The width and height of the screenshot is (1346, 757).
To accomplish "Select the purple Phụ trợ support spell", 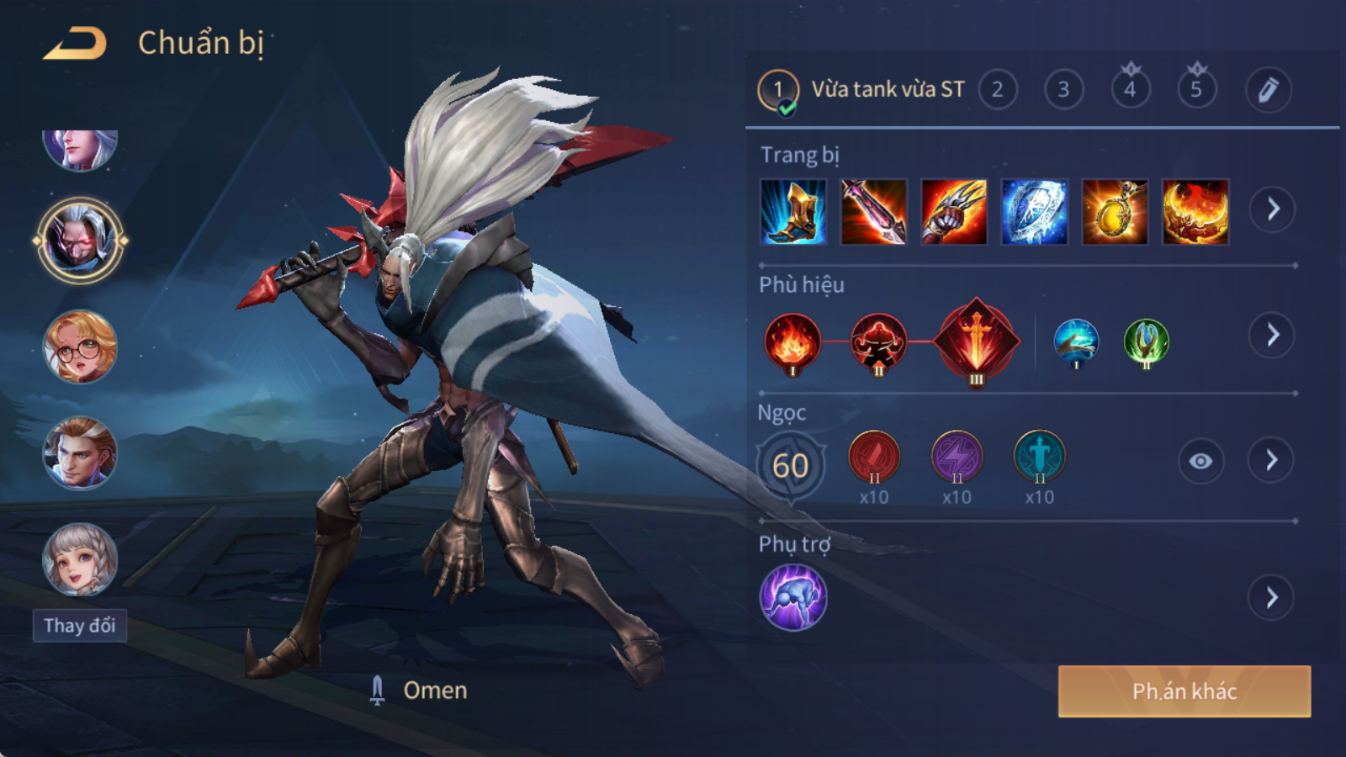I will click(x=793, y=598).
